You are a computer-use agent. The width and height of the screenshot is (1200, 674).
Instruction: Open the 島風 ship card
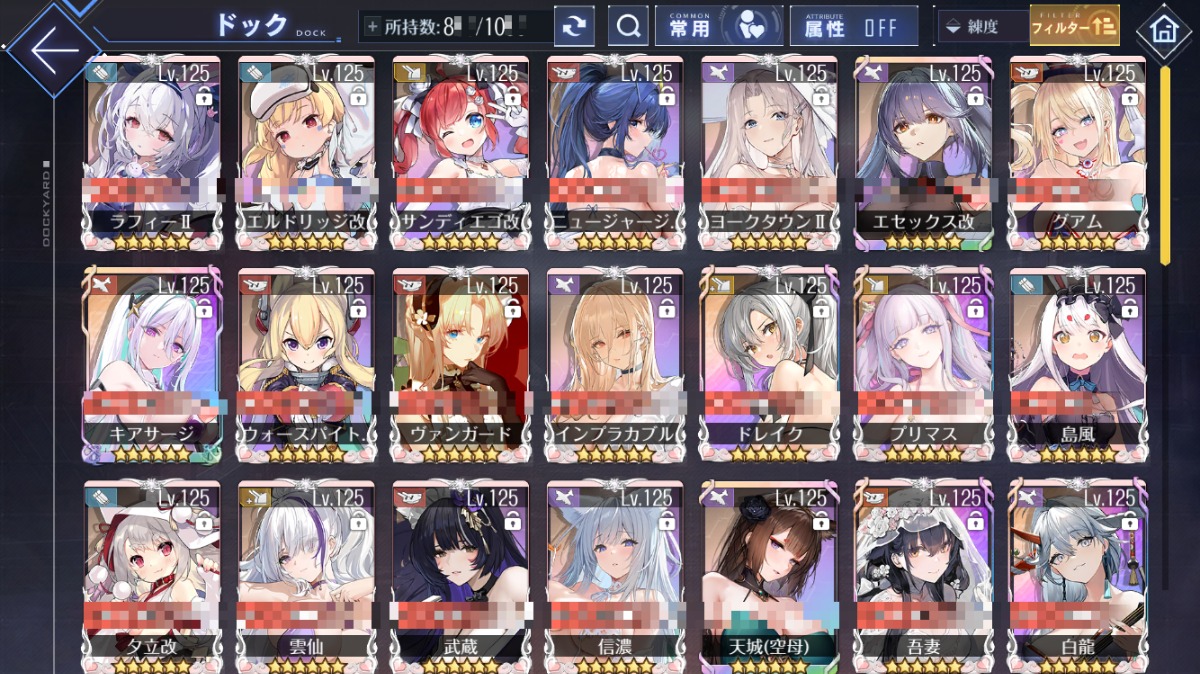click(x=1077, y=362)
